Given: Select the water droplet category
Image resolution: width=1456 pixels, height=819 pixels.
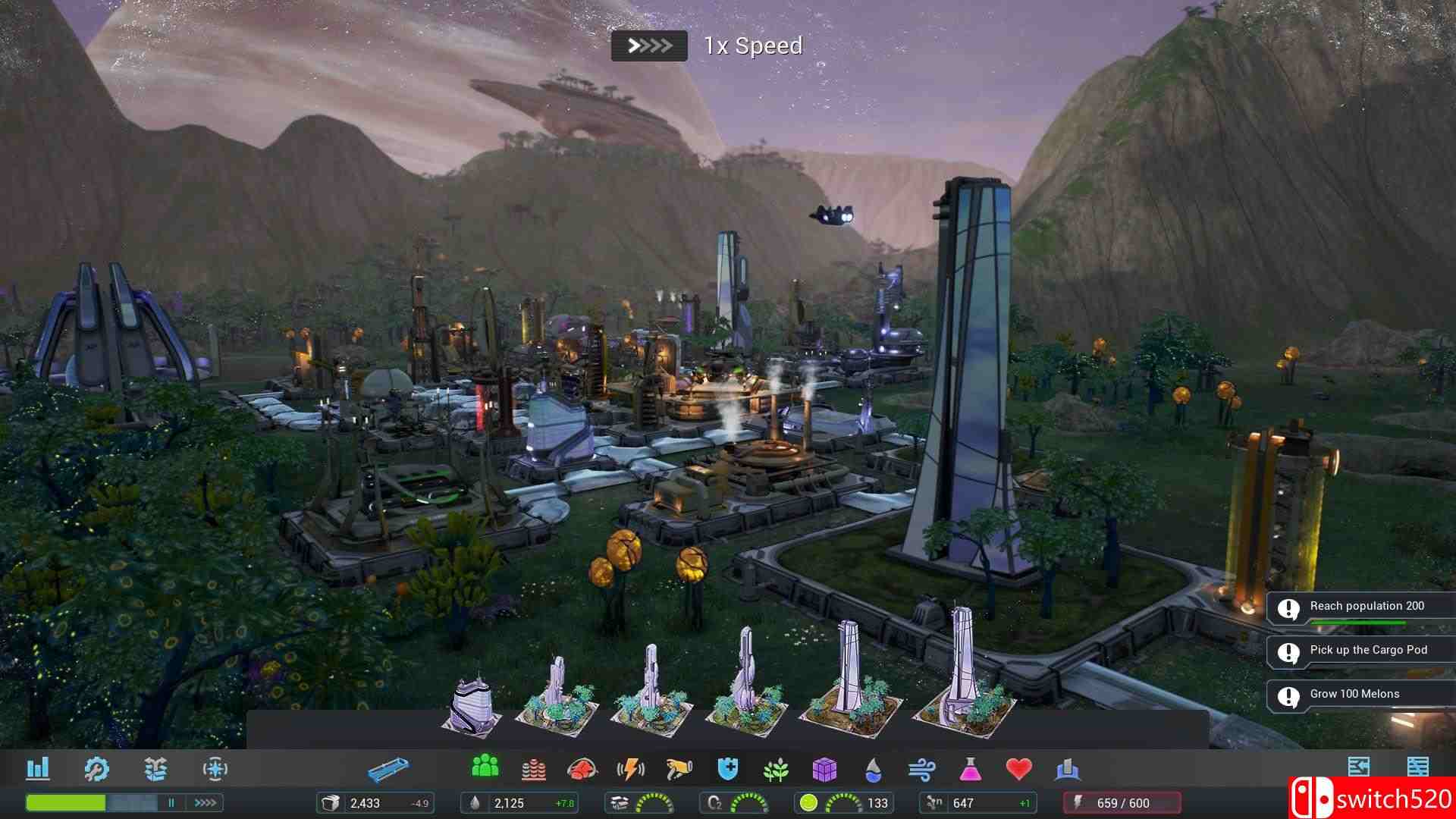Looking at the screenshot, I should tap(874, 770).
